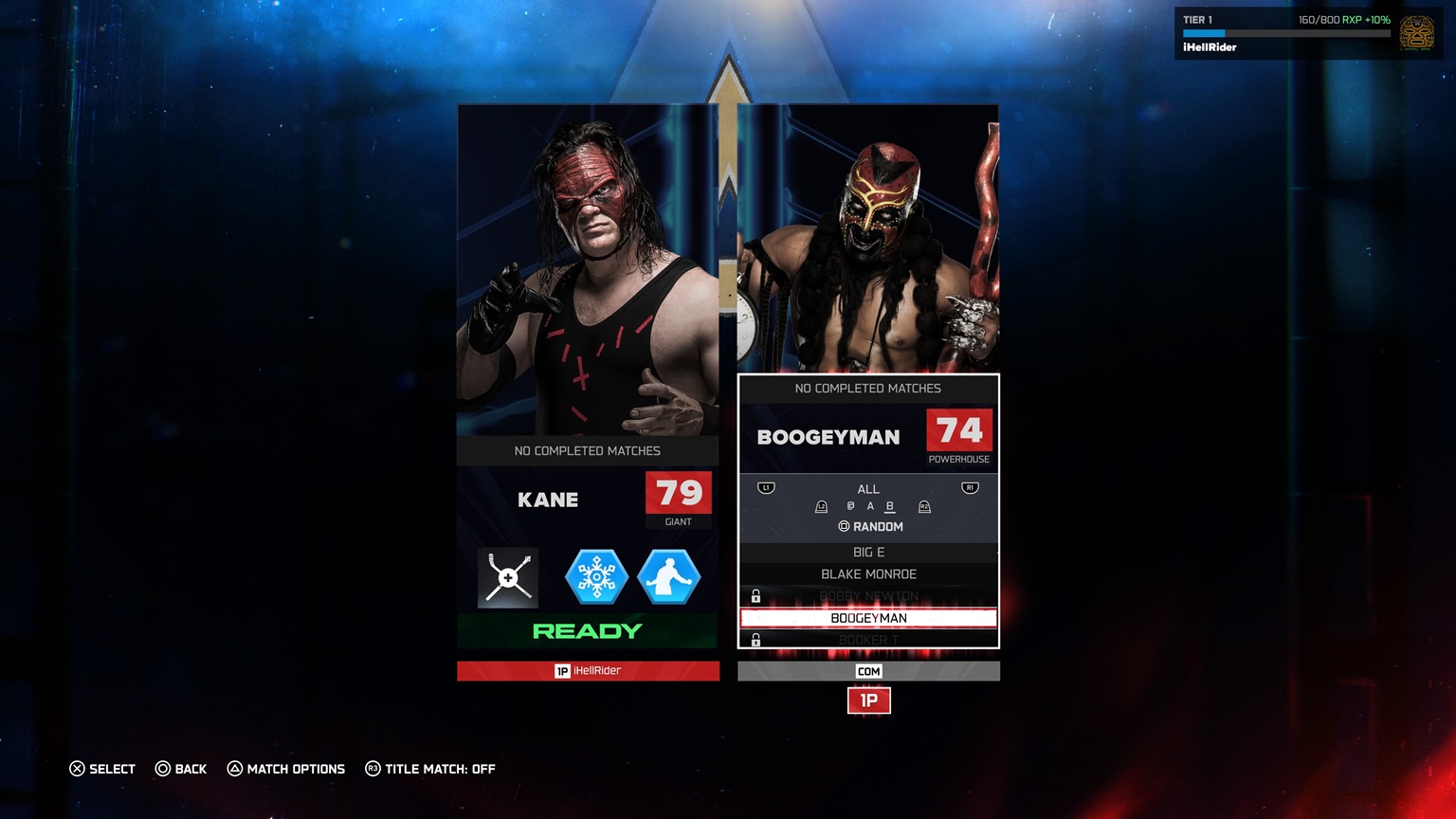The image size is (1456, 819).
Task: Switch to the letter B roster filter
Action: point(889,506)
